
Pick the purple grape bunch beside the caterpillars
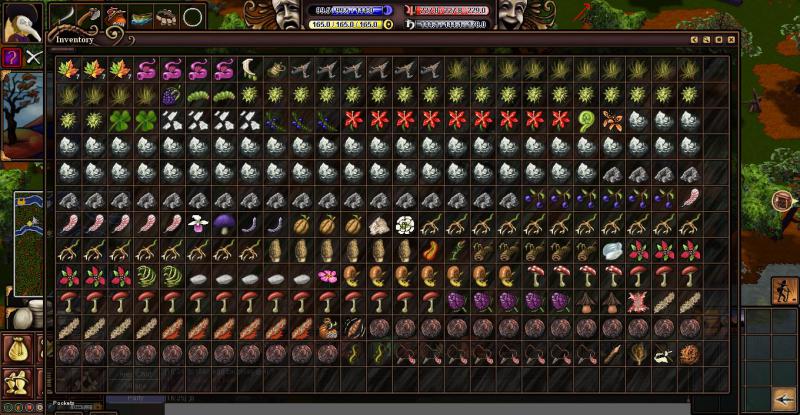click(172, 94)
